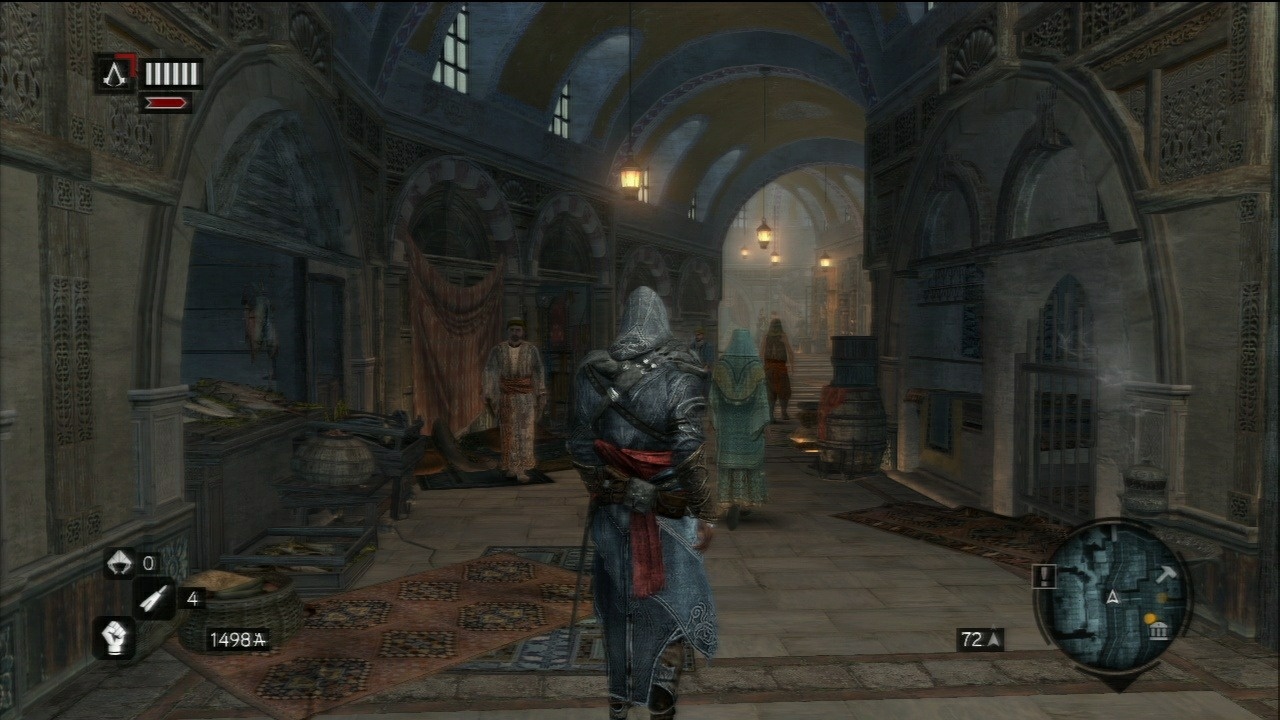Click the smoke bomb count showing 0
1280x720 pixels.
(x=147, y=562)
